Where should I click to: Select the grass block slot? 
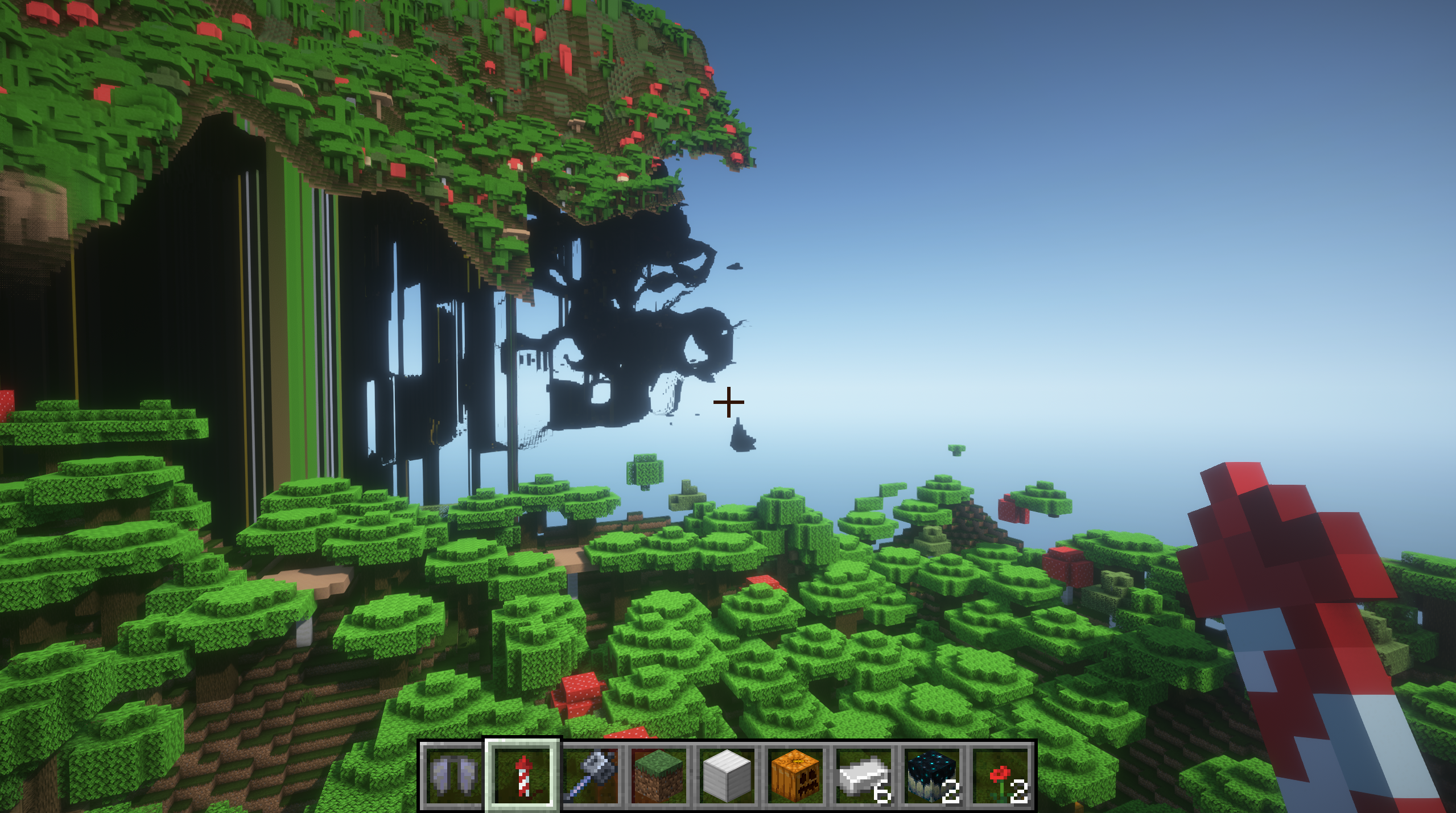[x=658, y=775]
